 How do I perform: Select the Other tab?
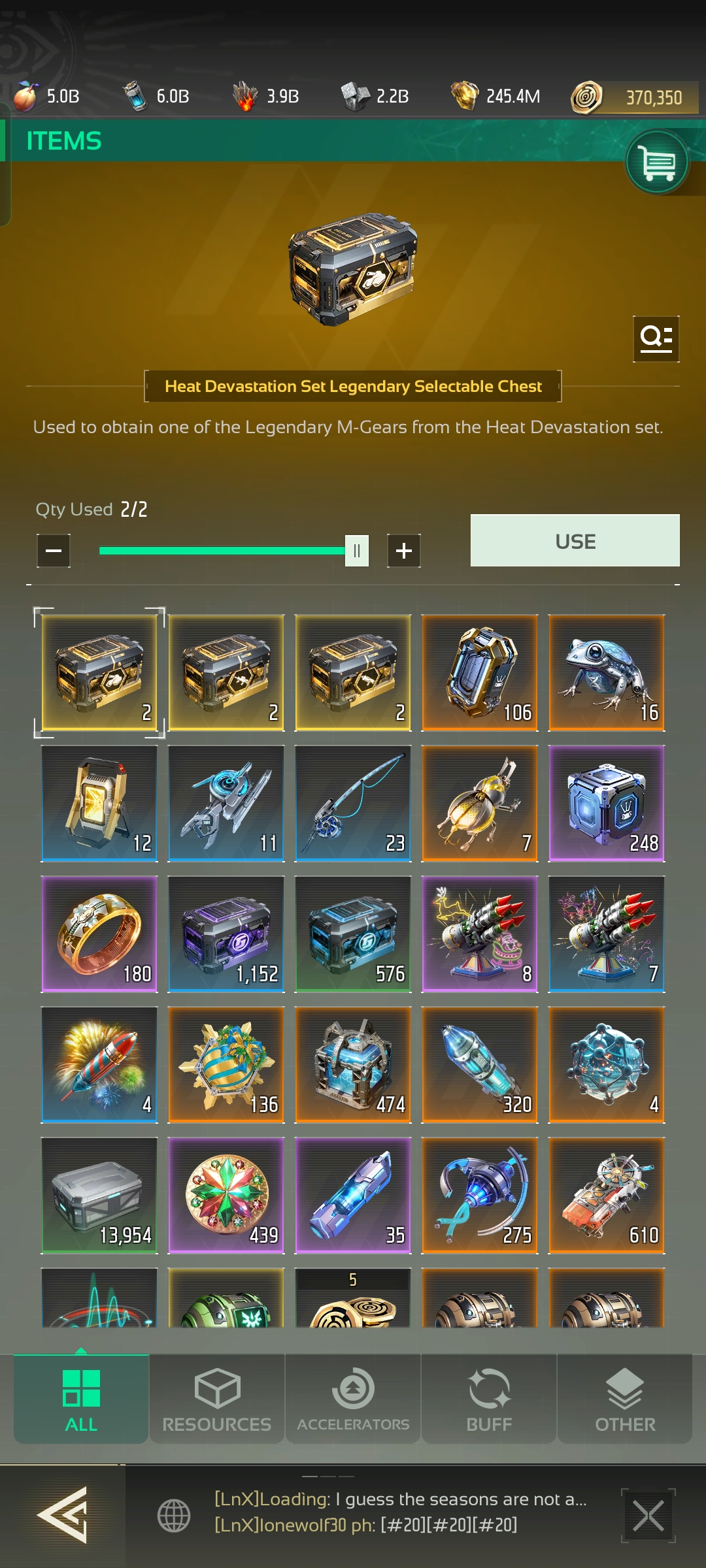click(625, 1399)
